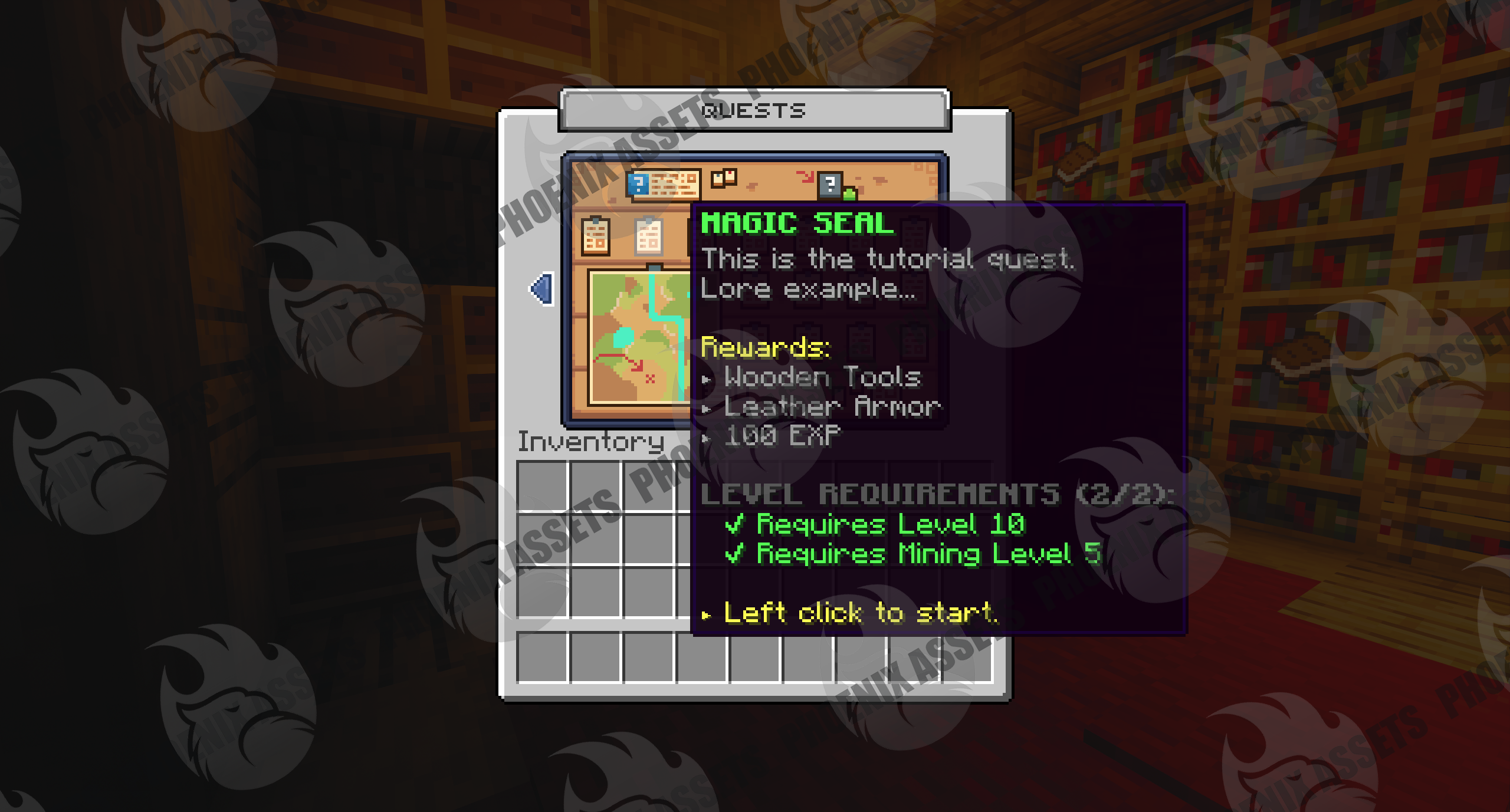Click the two pinned notes icon
This screenshot has width=1510, height=812.
tap(724, 177)
